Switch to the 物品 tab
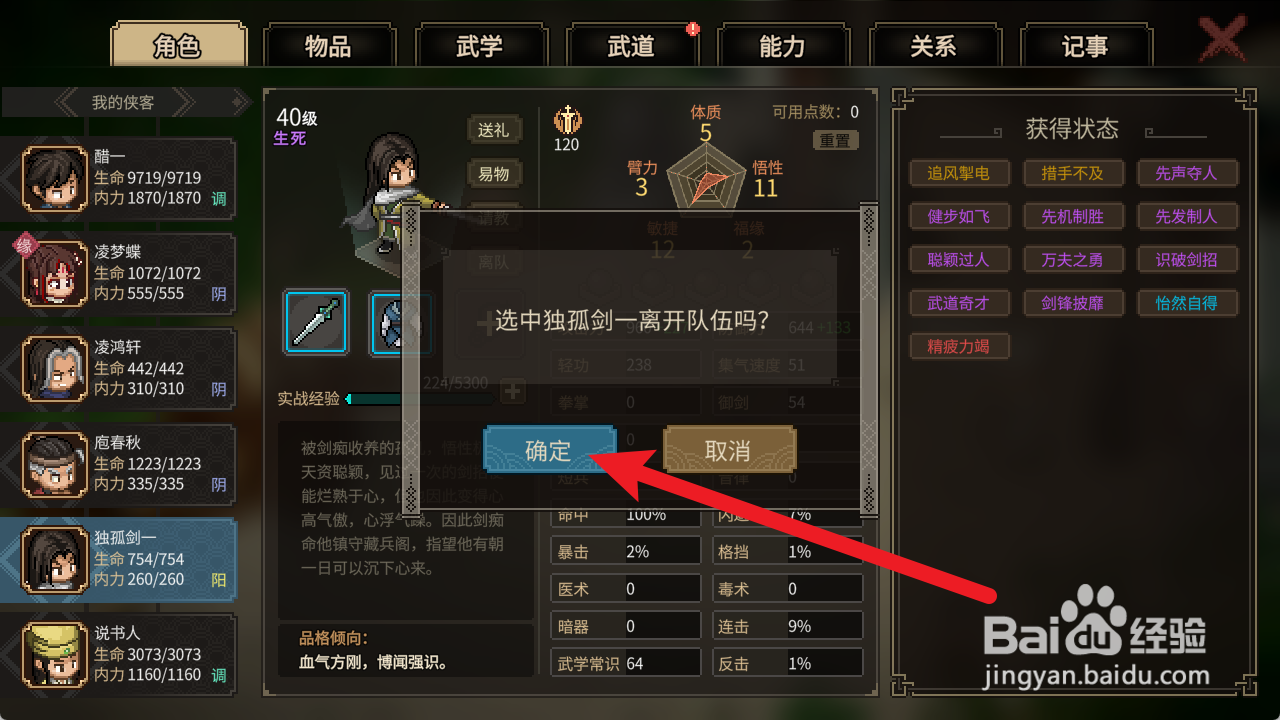Viewport: 1280px width, 720px height. tap(330, 45)
